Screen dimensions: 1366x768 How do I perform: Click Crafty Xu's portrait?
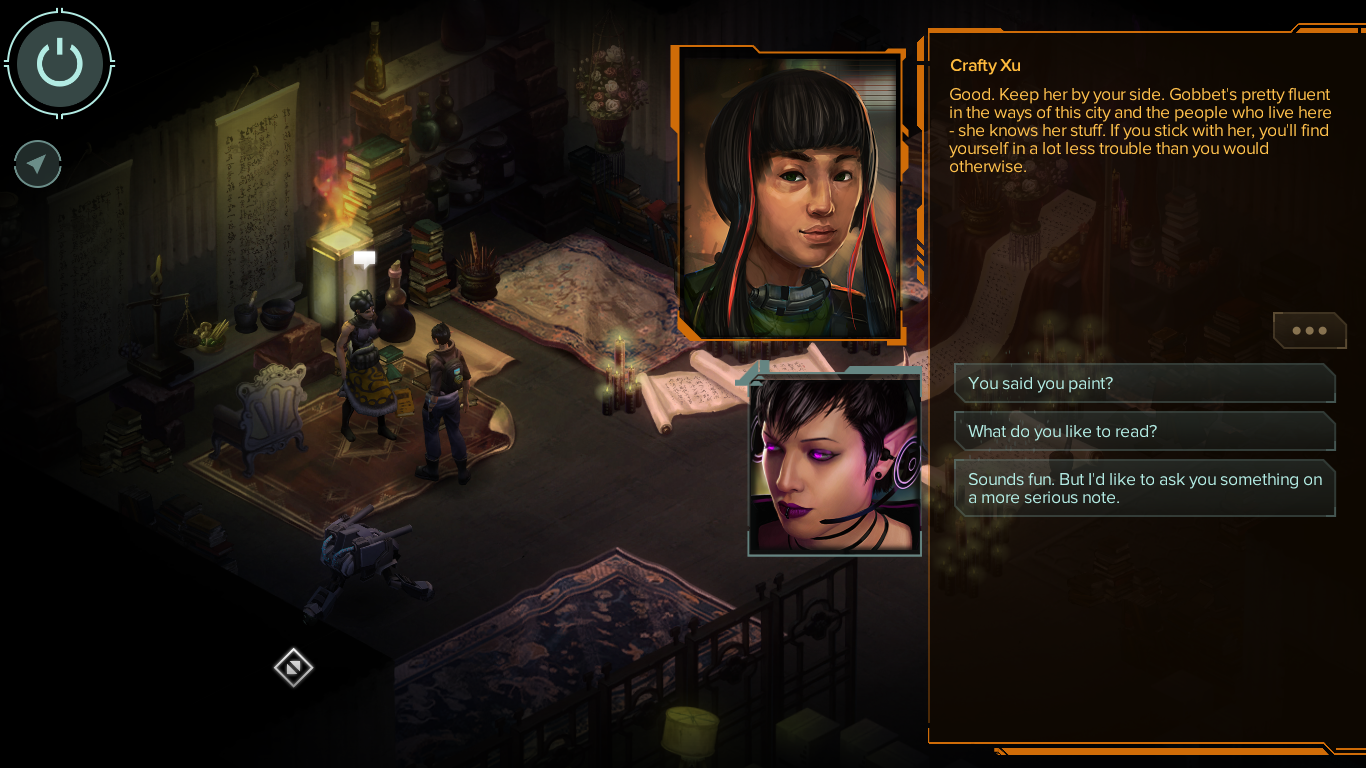click(790, 195)
